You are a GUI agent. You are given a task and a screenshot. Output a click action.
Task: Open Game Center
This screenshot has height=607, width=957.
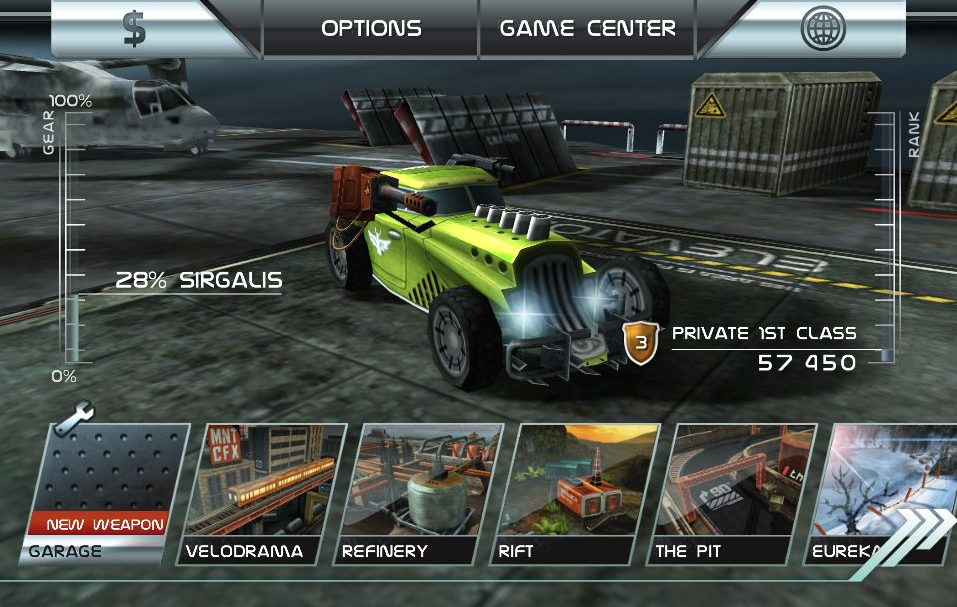[587, 28]
